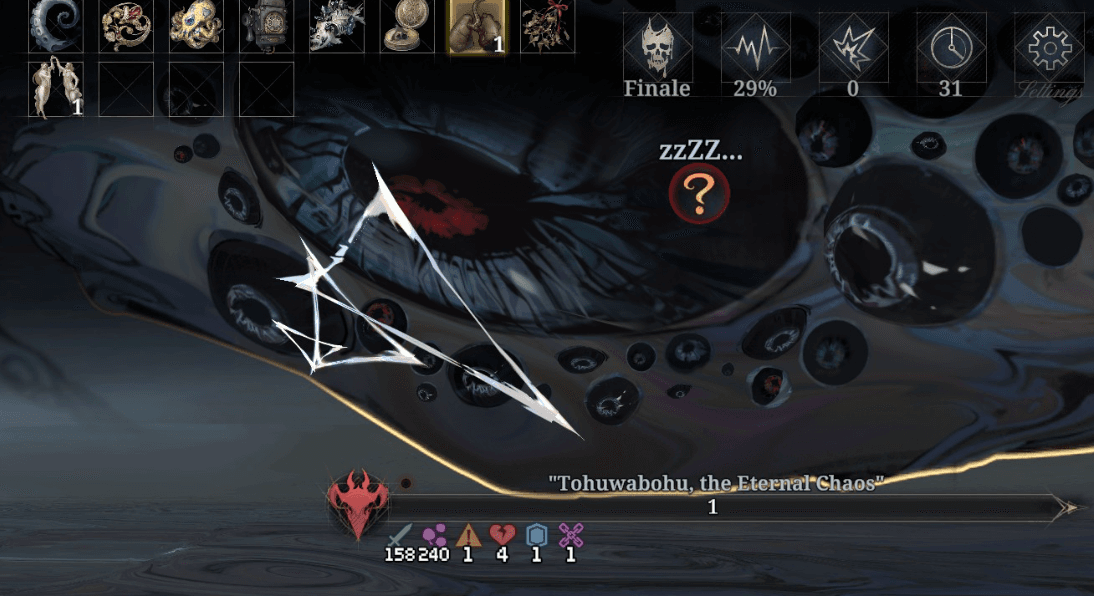Open the Settings gear menu
Image resolution: width=1094 pixels, height=596 pixels.
[1049, 47]
